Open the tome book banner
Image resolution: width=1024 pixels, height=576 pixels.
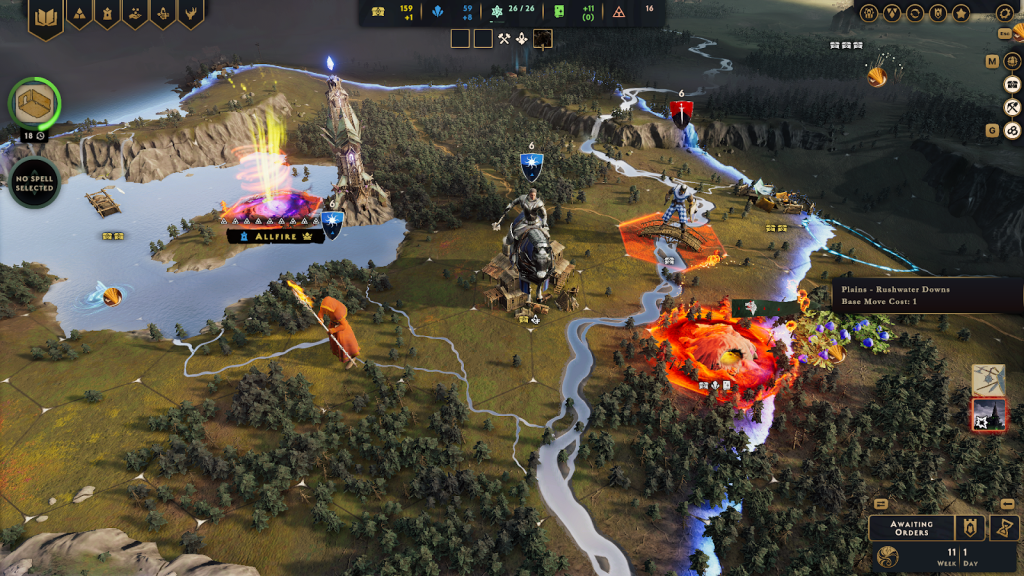(45, 17)
